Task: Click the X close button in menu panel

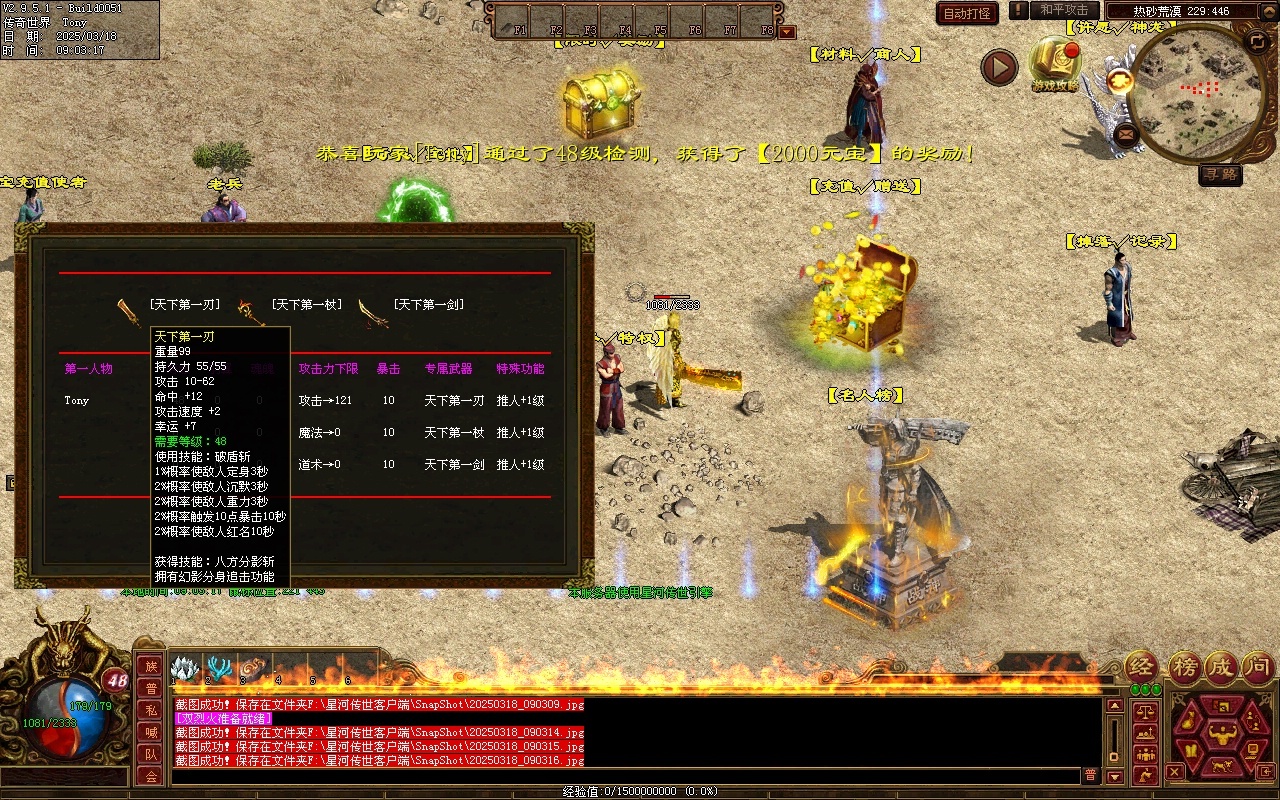Action: [1175, 771]
